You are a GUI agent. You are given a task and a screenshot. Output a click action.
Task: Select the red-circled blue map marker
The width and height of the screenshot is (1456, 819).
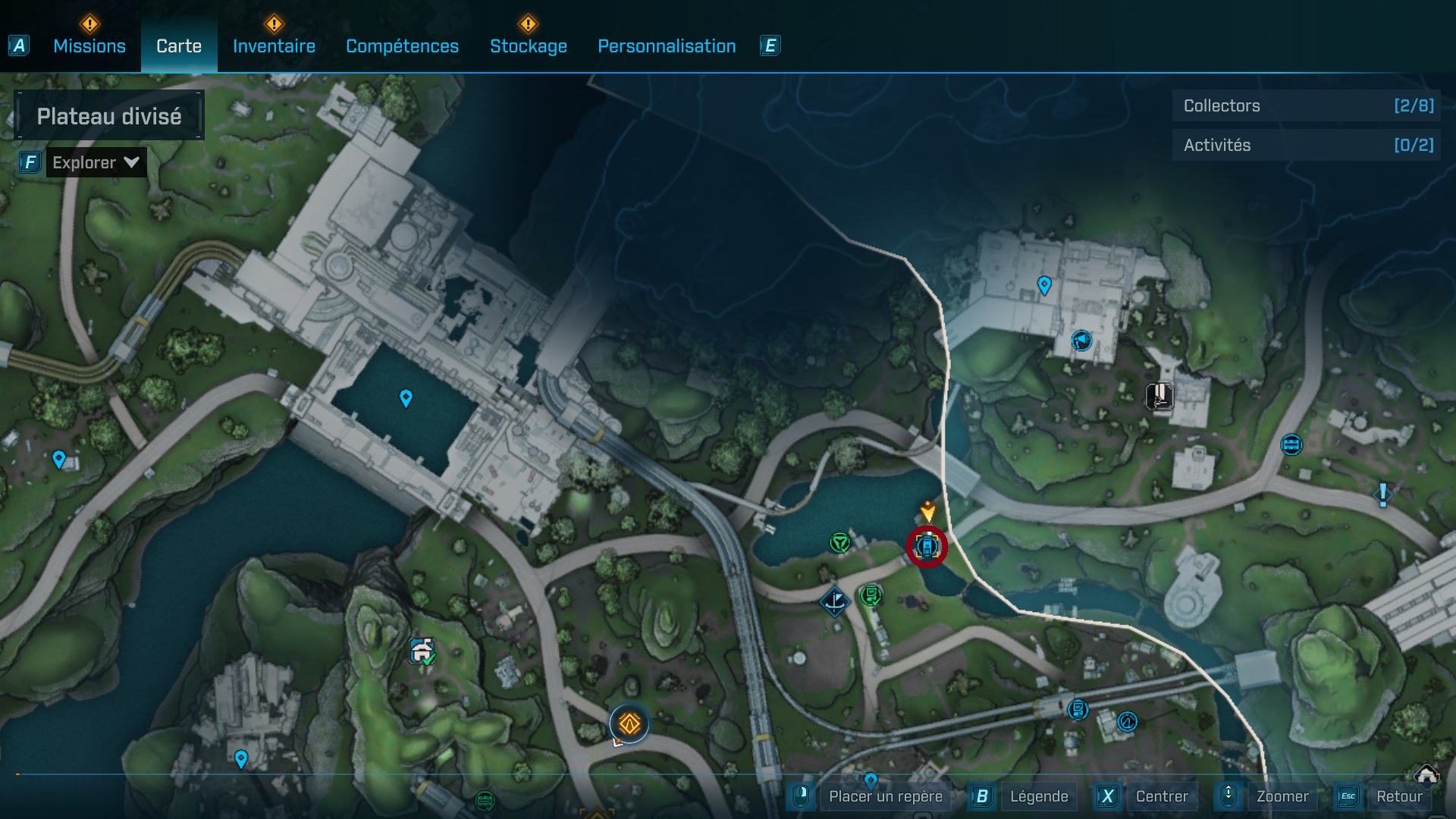[927, 546]
